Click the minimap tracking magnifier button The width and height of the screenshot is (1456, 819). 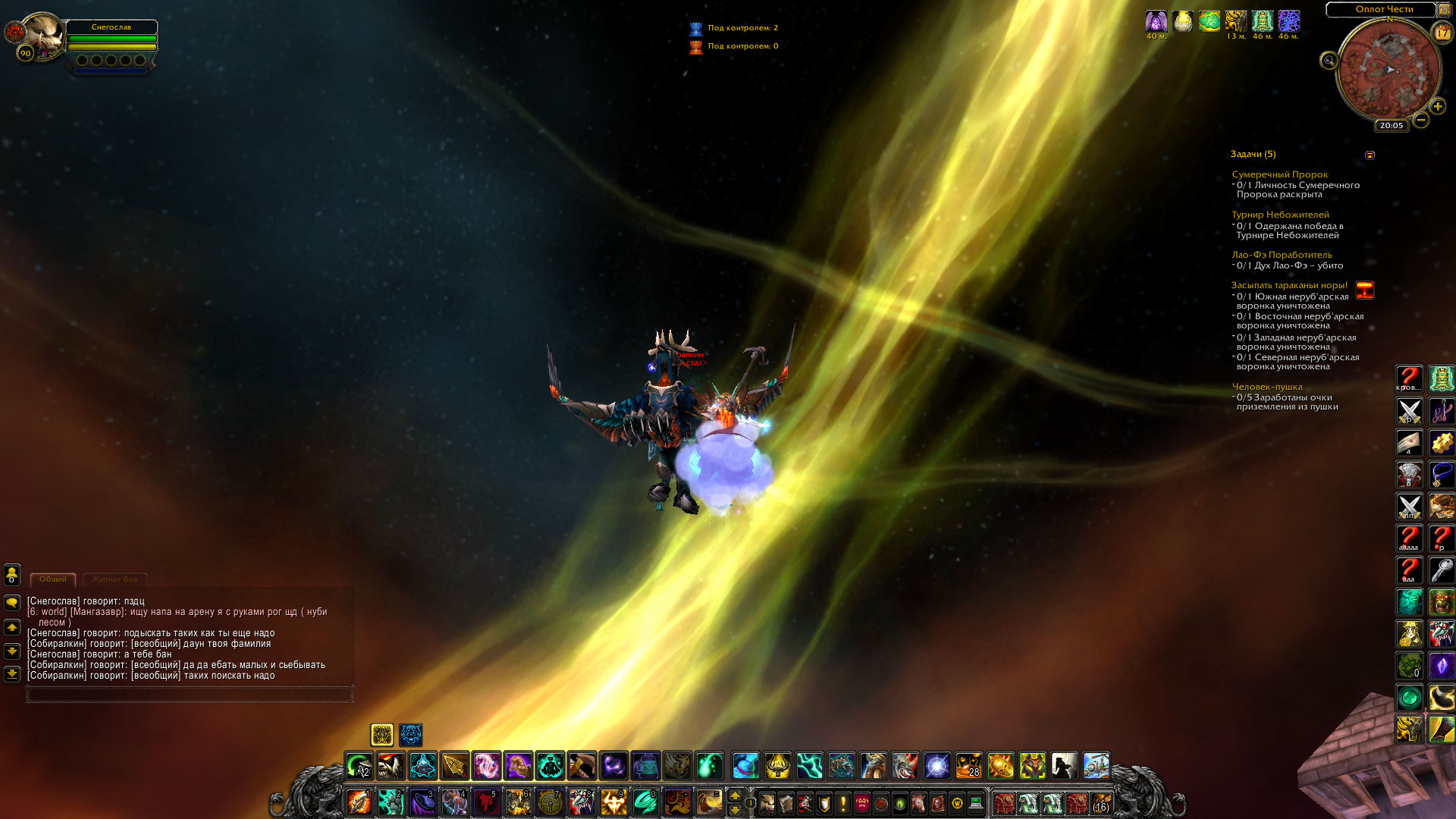click(x=1329, y=61)
